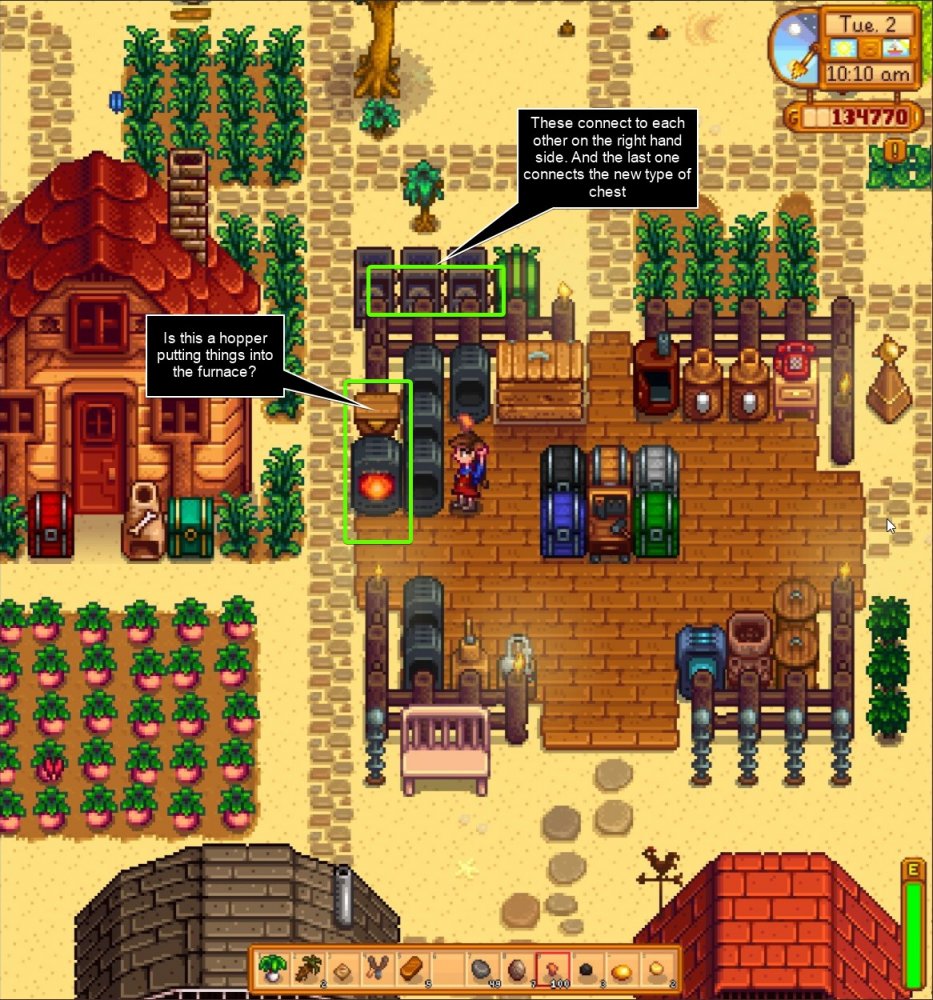Select the copper bar stack of 5
Screen dimensions: 933x1000
pyautogui.click(x=411, y=969)
